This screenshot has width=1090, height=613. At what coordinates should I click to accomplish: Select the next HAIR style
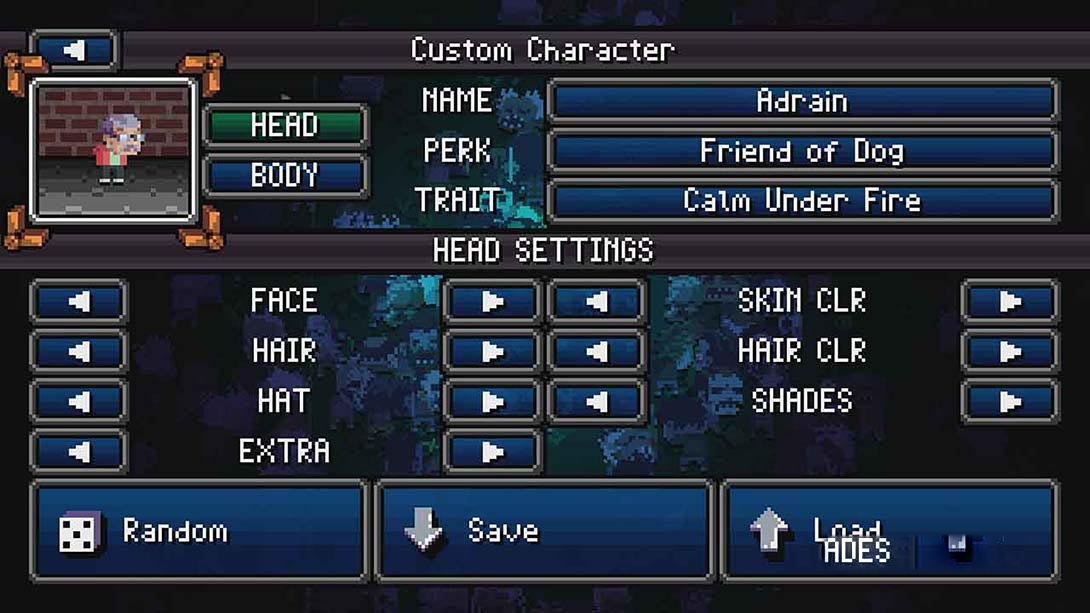pos(492,351)
